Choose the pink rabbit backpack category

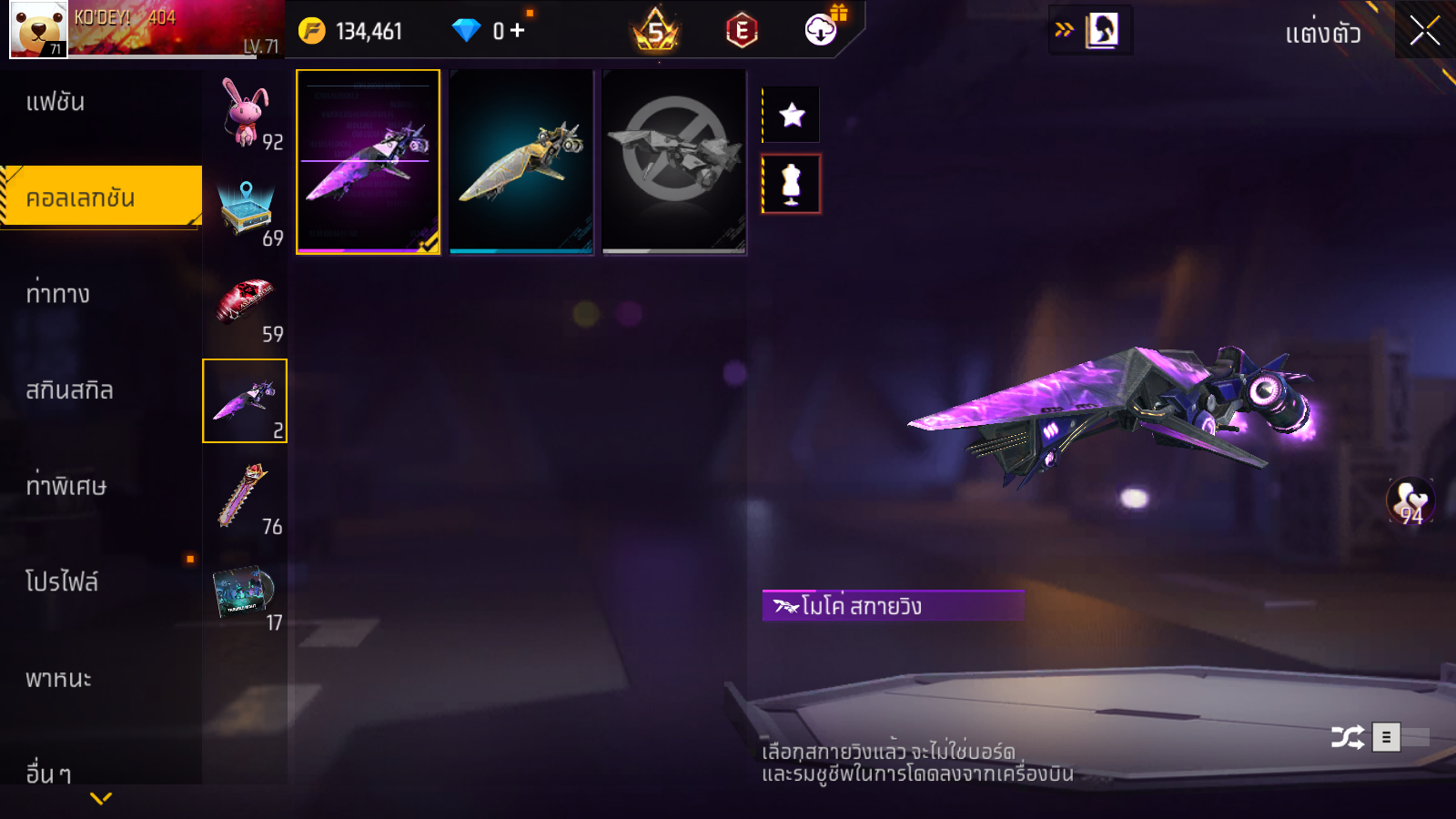coord(246,113)
